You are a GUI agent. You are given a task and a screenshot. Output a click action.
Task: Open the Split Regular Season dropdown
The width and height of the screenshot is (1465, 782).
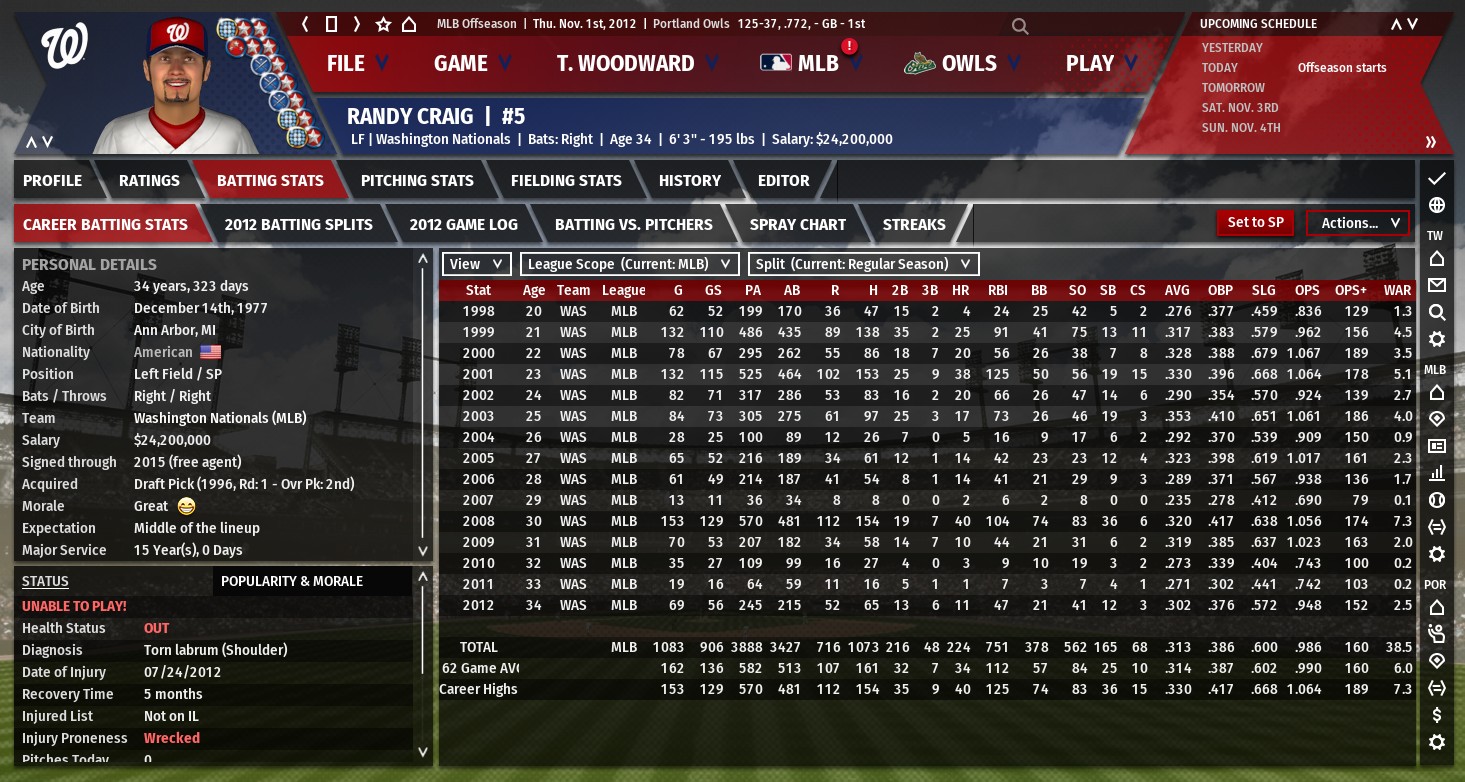863,264
